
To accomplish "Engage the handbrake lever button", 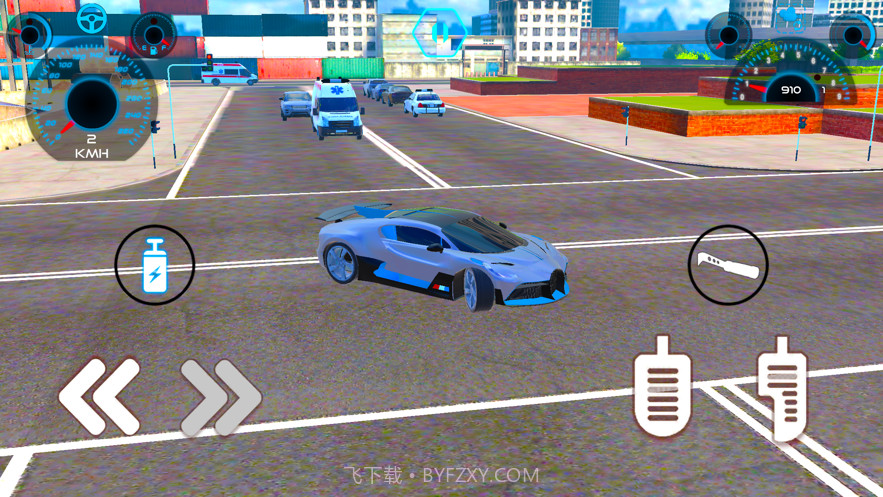I will pos(728,265).
